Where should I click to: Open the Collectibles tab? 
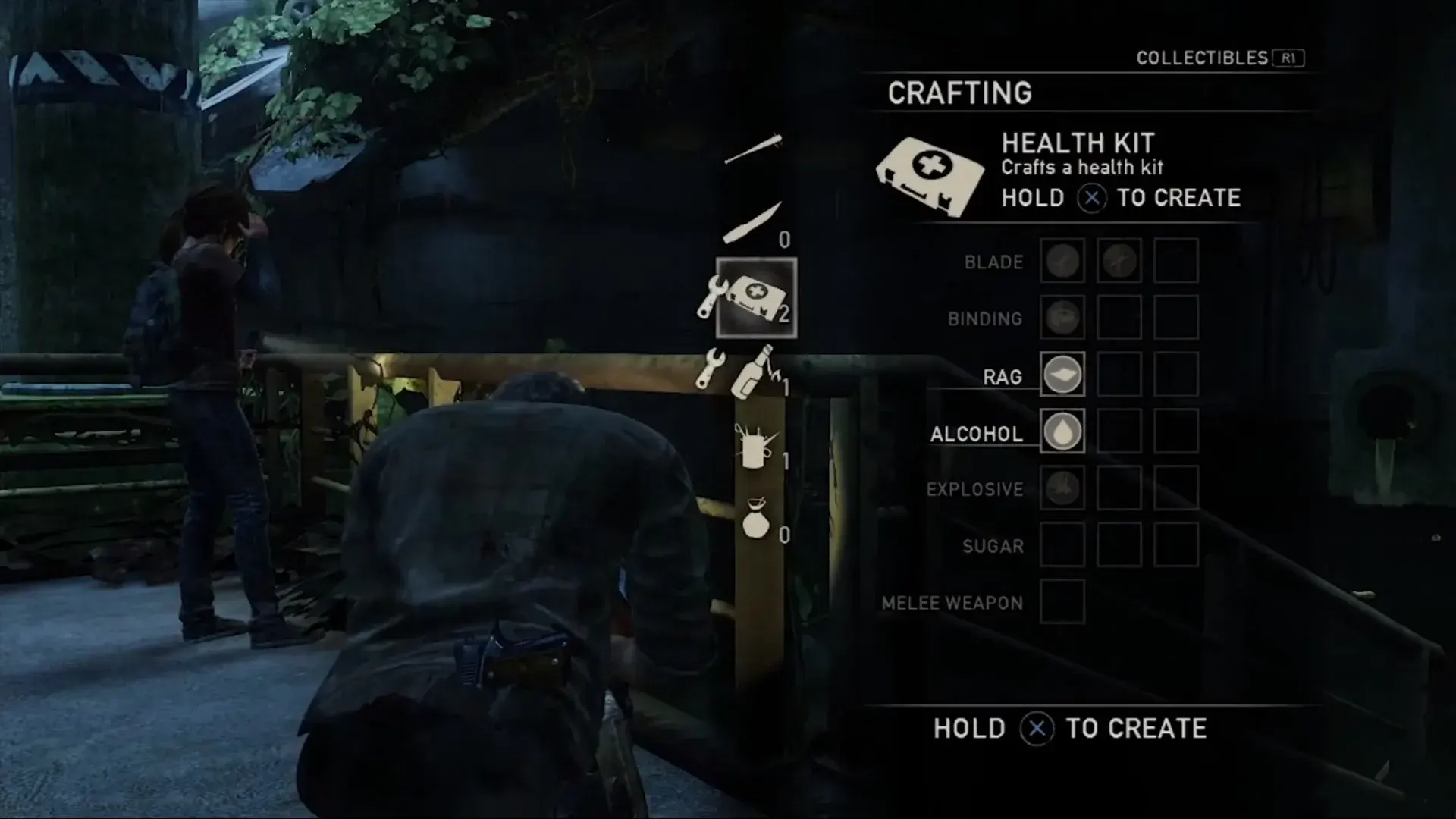point(1204,55)
